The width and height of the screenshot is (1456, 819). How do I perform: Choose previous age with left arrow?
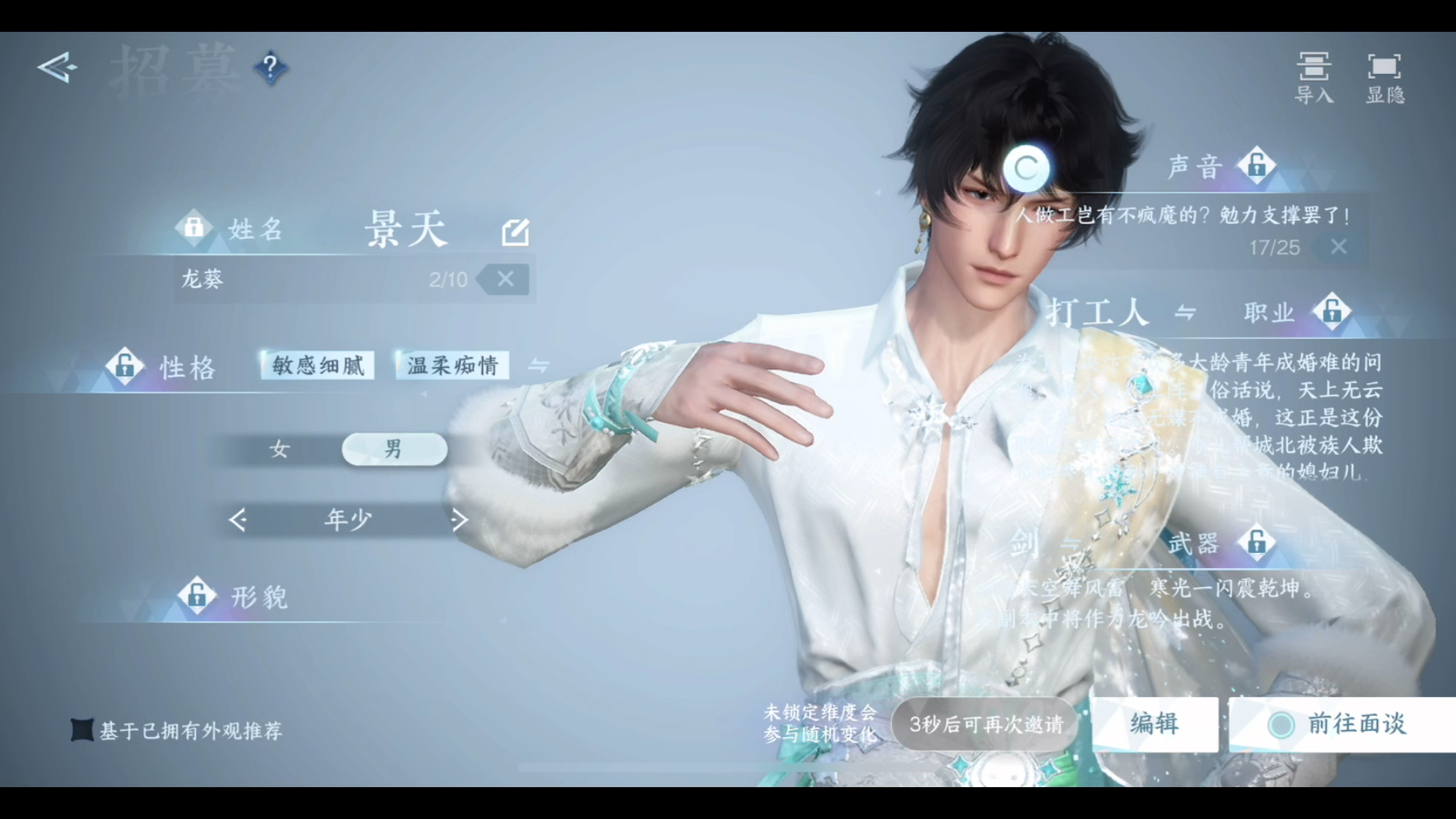click(238, 520)
